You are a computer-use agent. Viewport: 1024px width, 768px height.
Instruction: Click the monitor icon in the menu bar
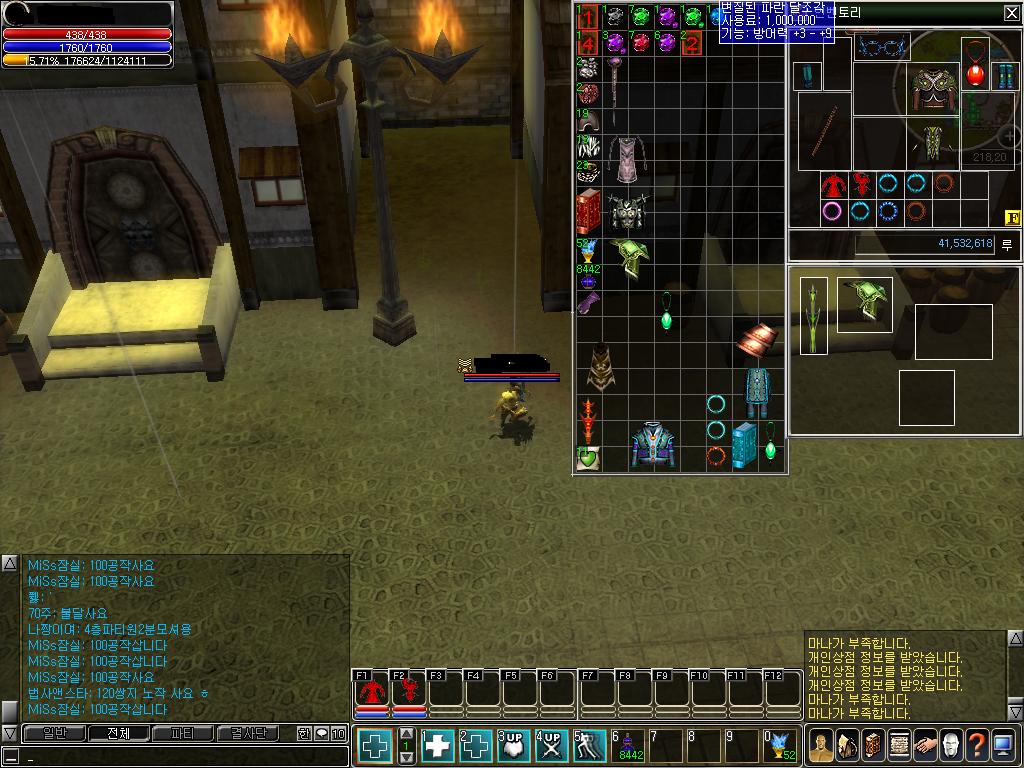(1003, 745)
